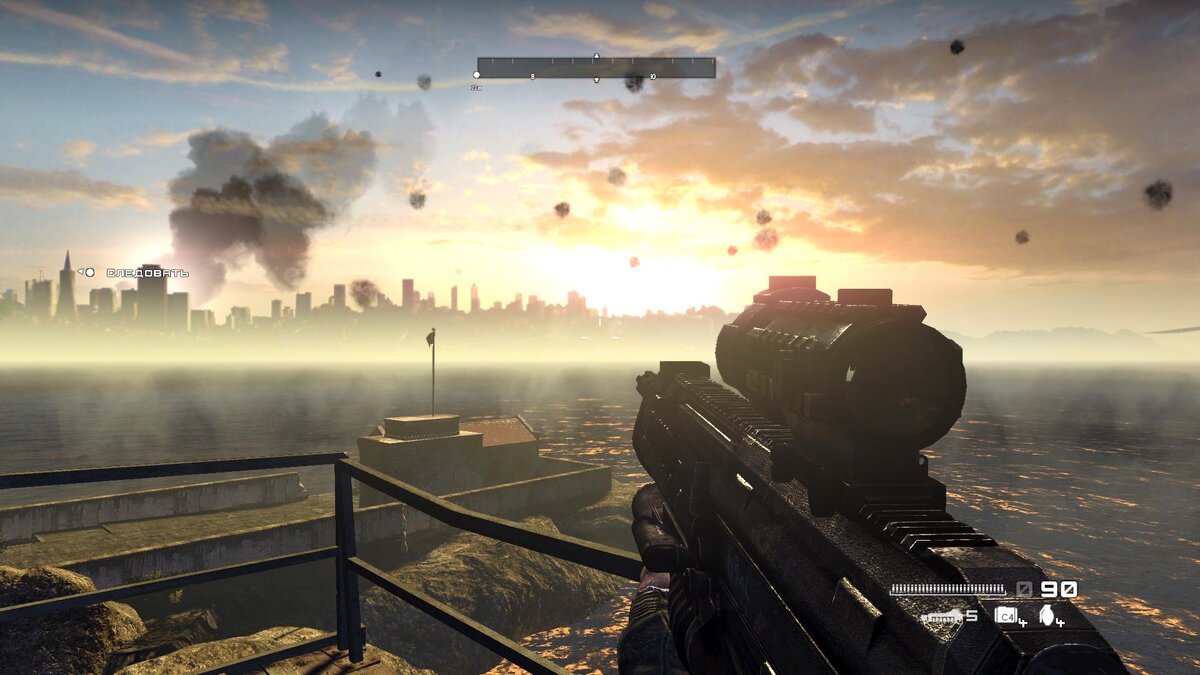Click the white objective dot on the compass
The width and height of the screenshot is (1200, 675).
[x=476, y=75]
